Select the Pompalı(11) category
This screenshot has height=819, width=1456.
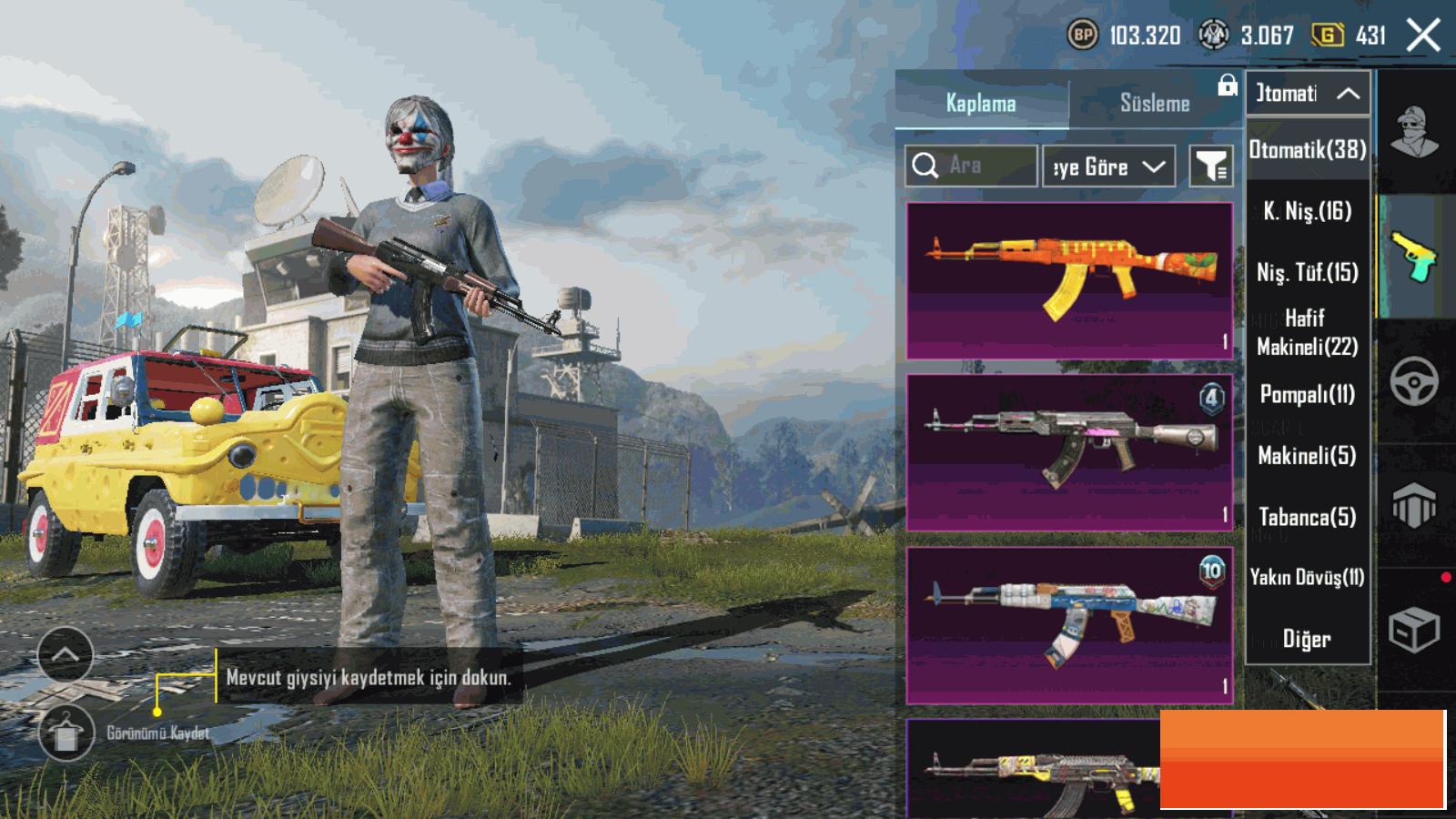[x=1308, y=394]
